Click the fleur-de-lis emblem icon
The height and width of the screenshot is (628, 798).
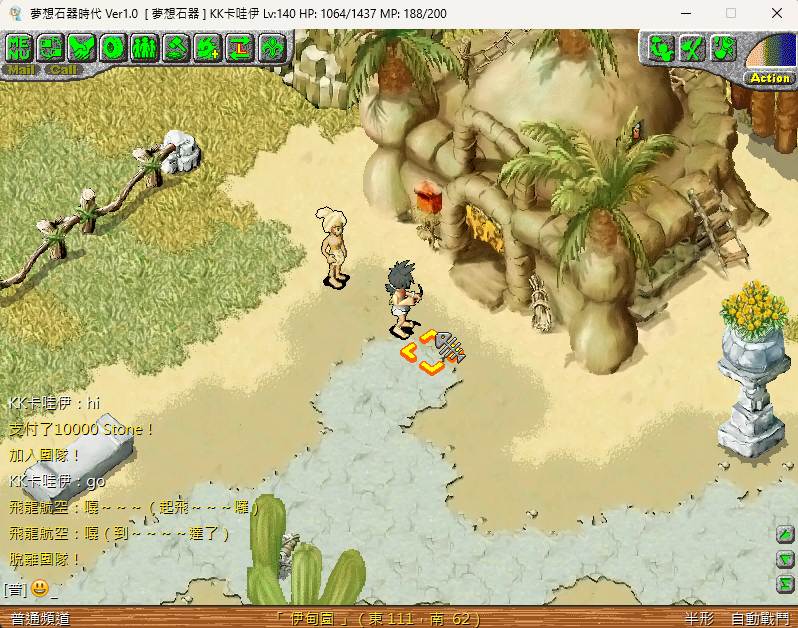point(271,46)
